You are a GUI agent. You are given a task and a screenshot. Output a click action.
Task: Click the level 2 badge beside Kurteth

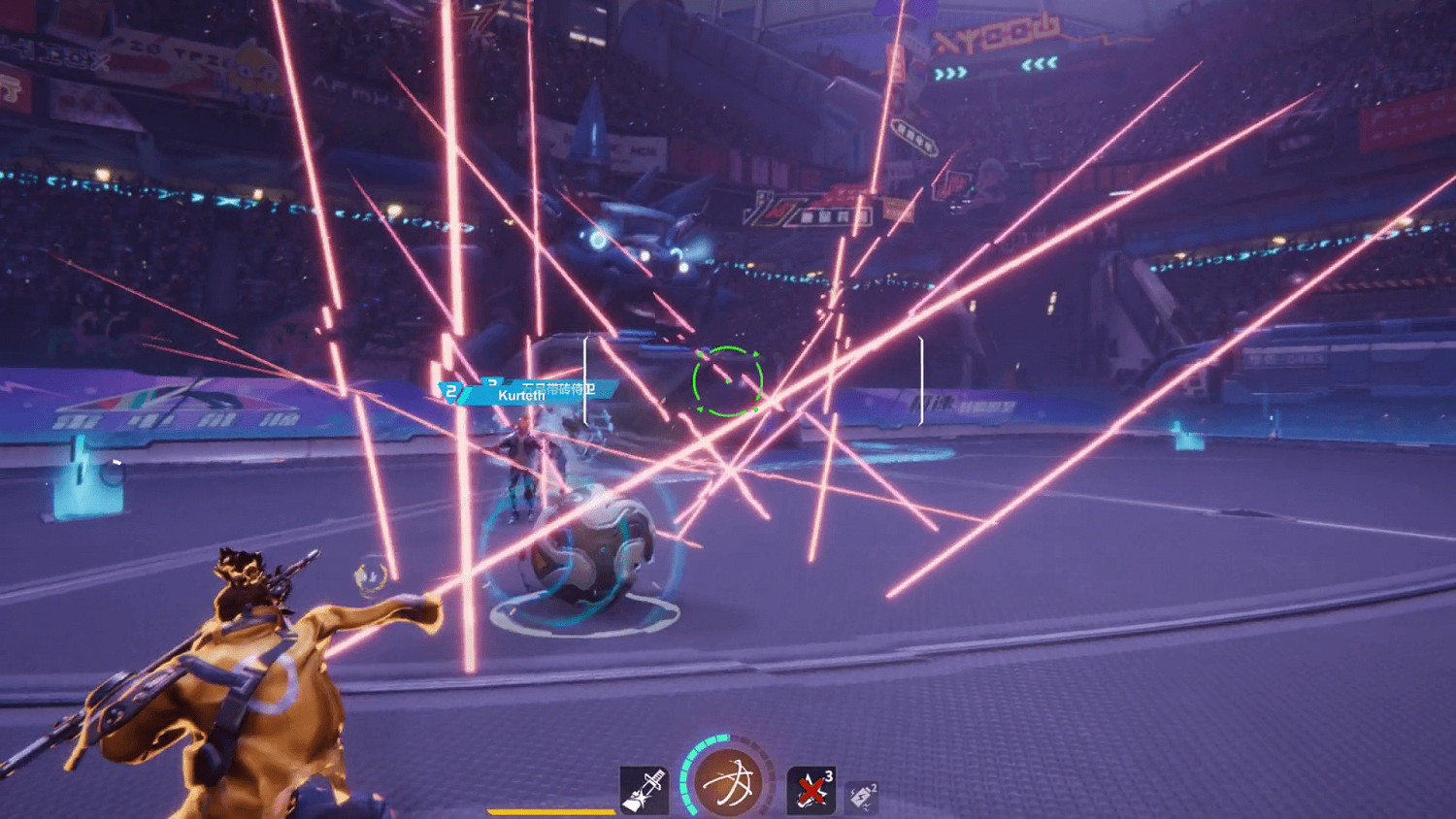(449, 390)
